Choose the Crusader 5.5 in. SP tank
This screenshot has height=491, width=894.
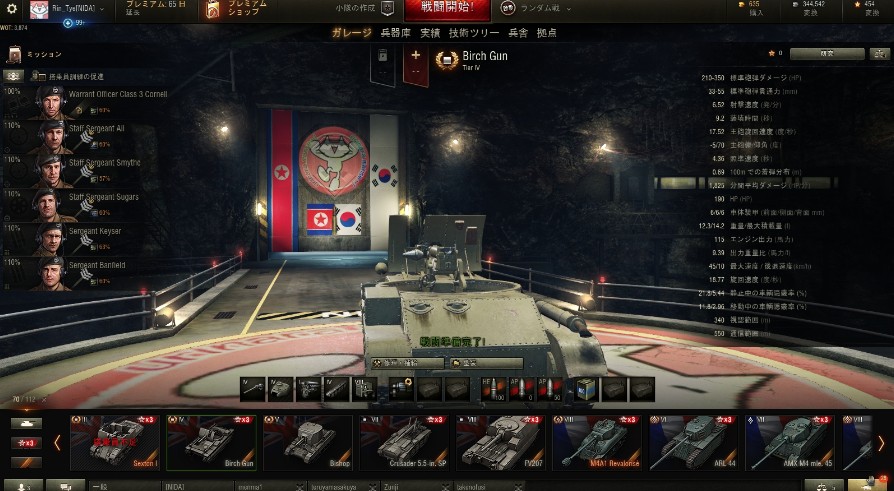tap(403, 441)
